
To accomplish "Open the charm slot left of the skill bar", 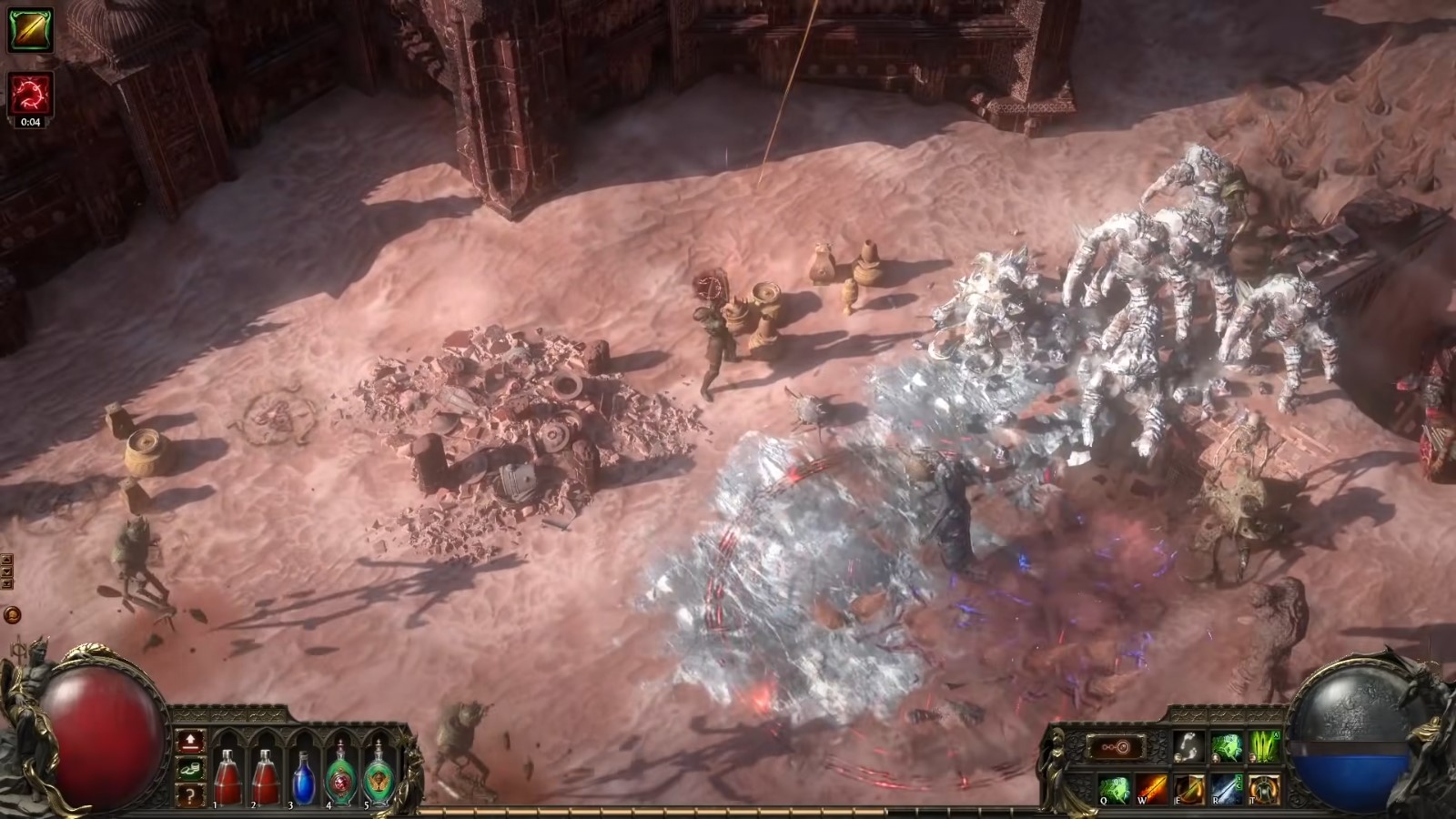I will [x=1118, y=747].
